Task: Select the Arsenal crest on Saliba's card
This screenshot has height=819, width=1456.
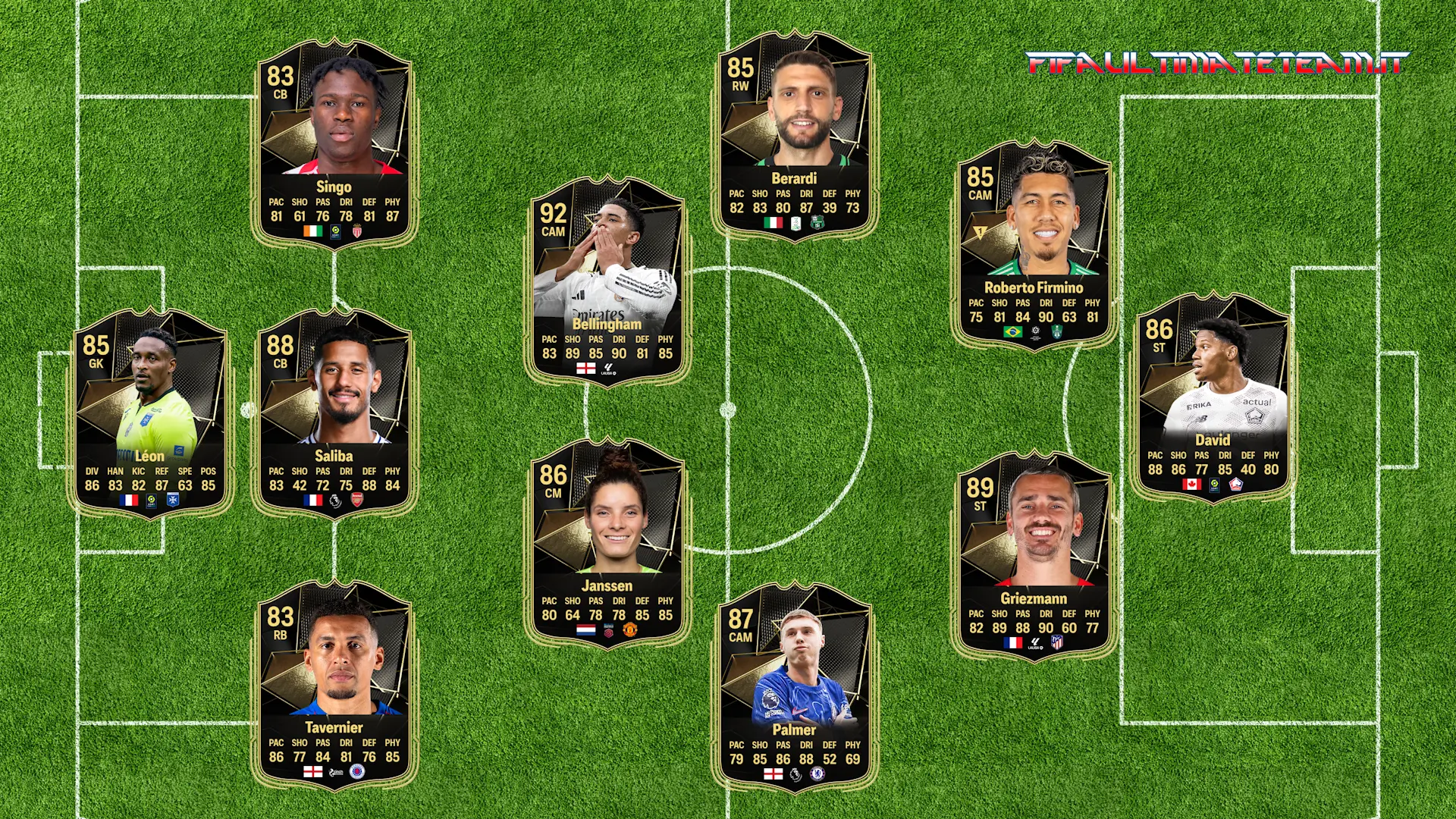Action: pyautogui.click(x=357, y=500)
